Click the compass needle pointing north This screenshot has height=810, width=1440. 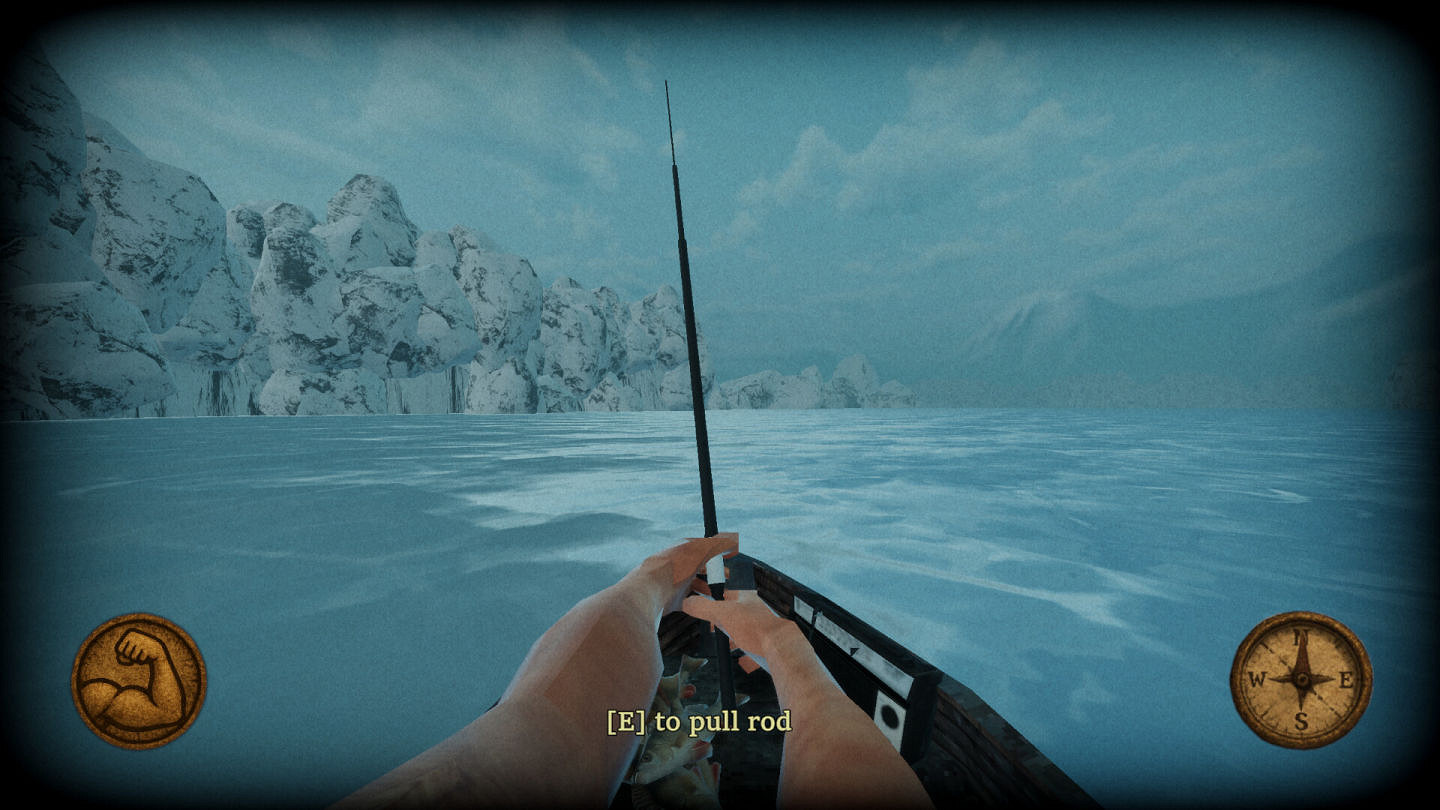1300,655
